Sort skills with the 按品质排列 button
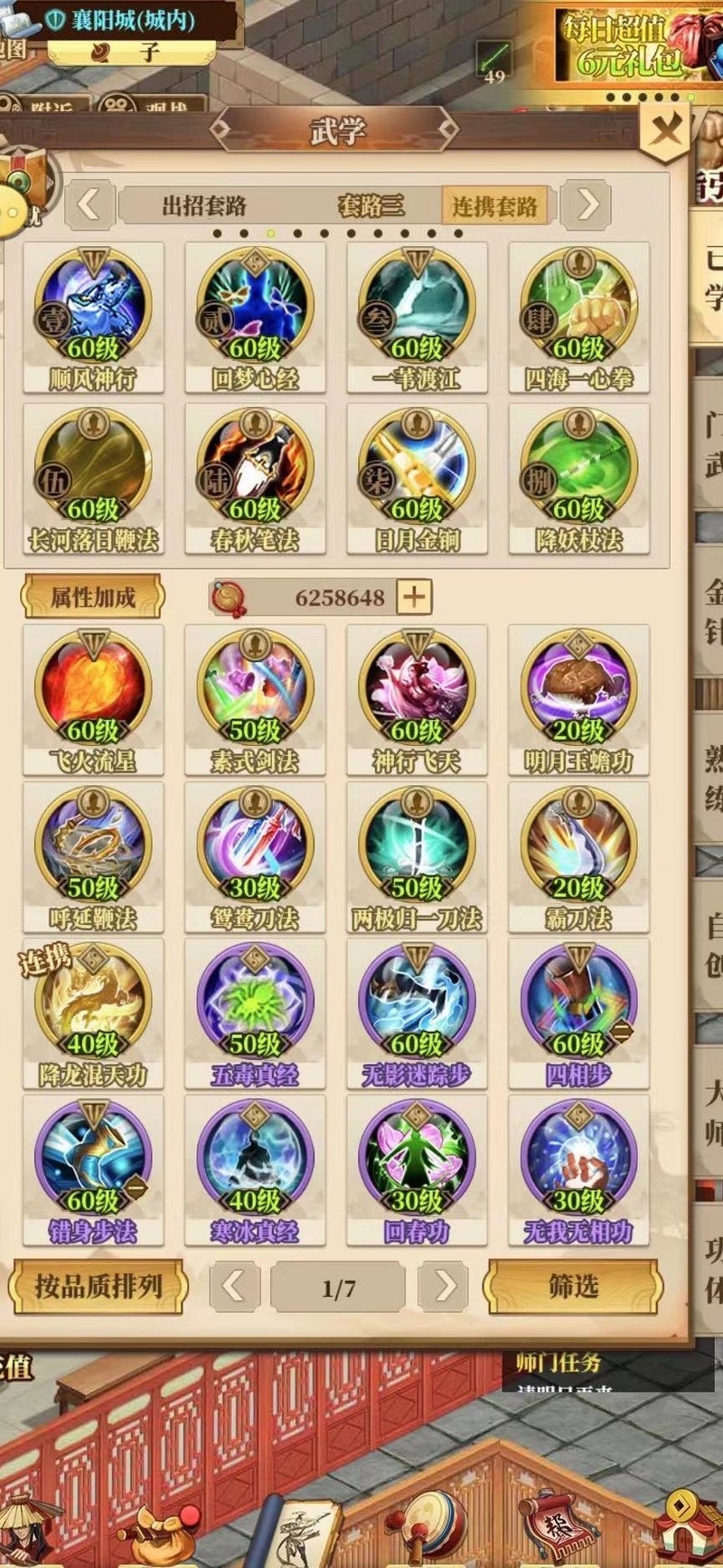 [98, 1286]
